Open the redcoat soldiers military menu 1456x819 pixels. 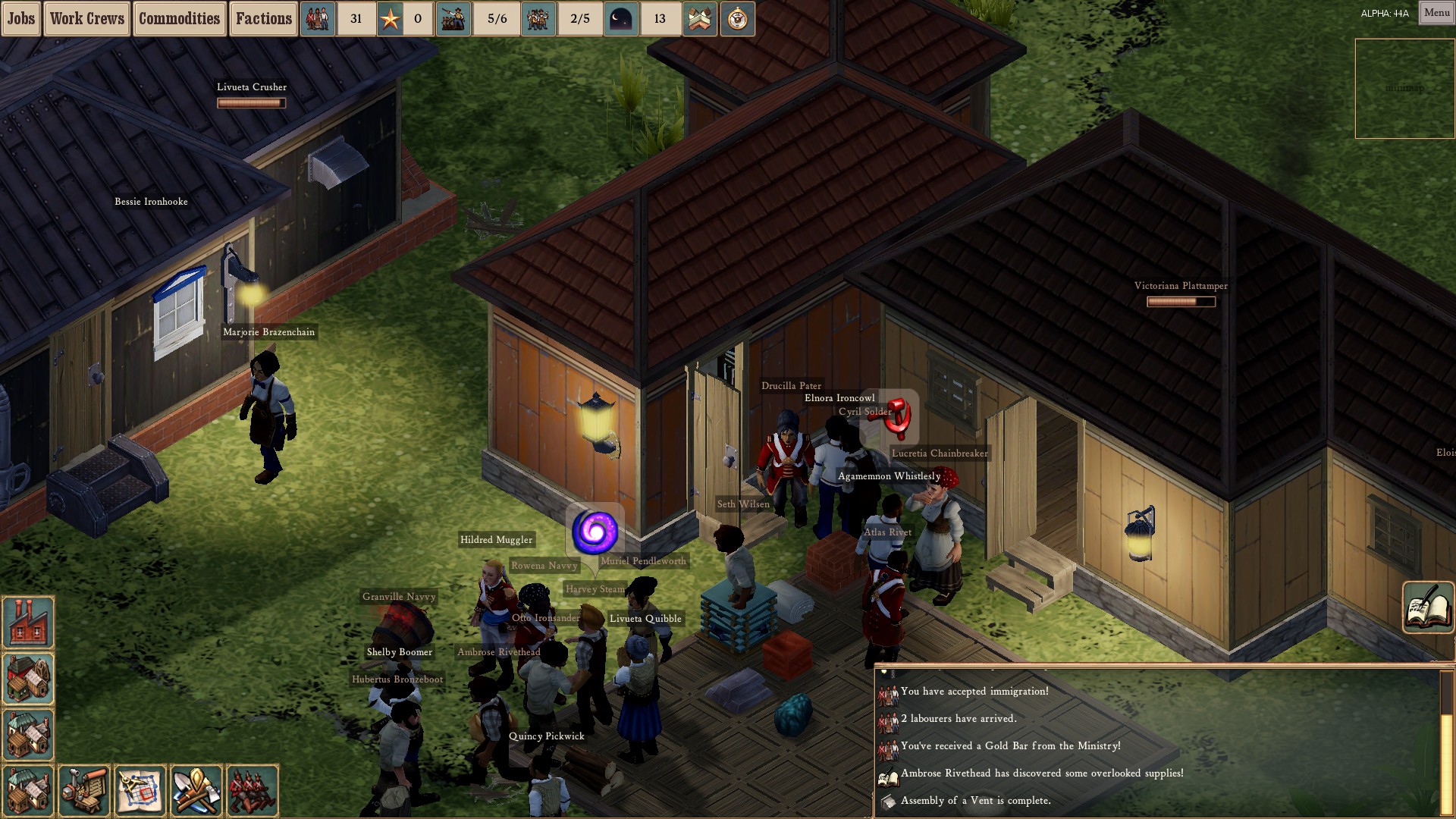[253, 790]
